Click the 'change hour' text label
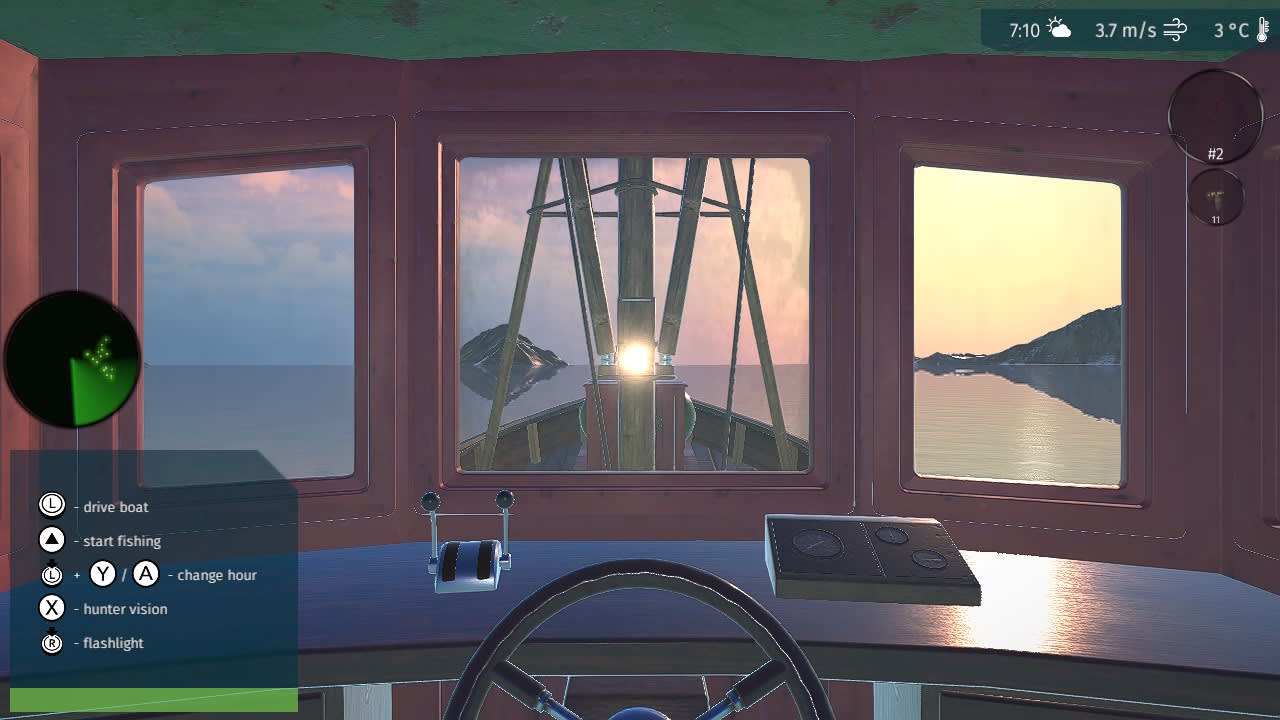This screenshot has height=720, width=1280. click(216, 575)
